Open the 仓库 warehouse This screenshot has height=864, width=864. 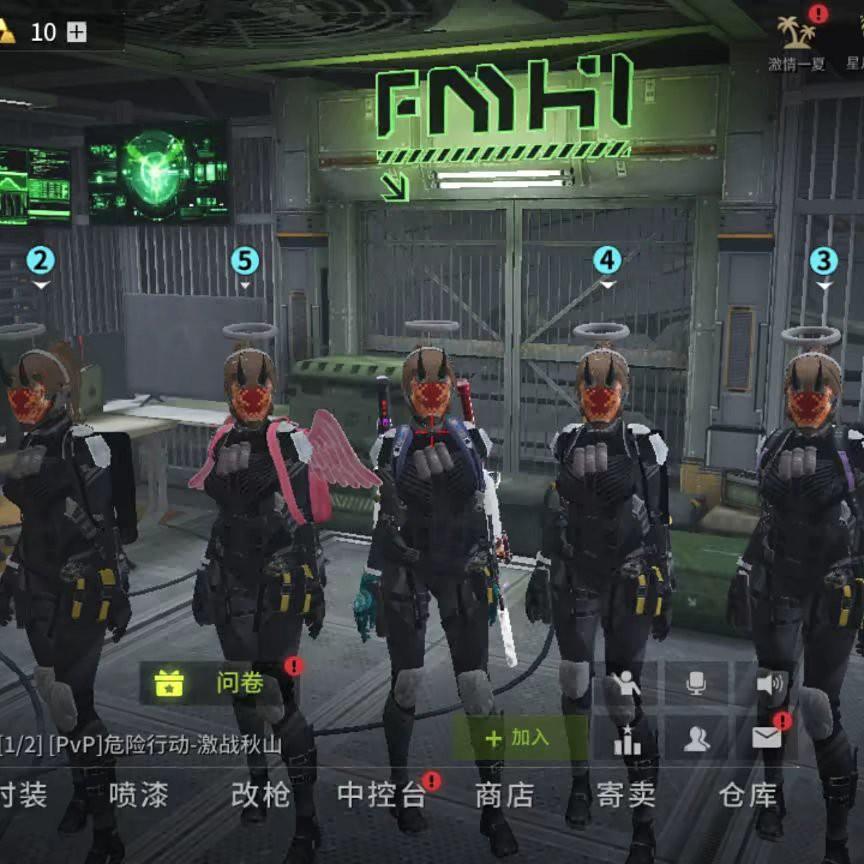pos(747,795)
